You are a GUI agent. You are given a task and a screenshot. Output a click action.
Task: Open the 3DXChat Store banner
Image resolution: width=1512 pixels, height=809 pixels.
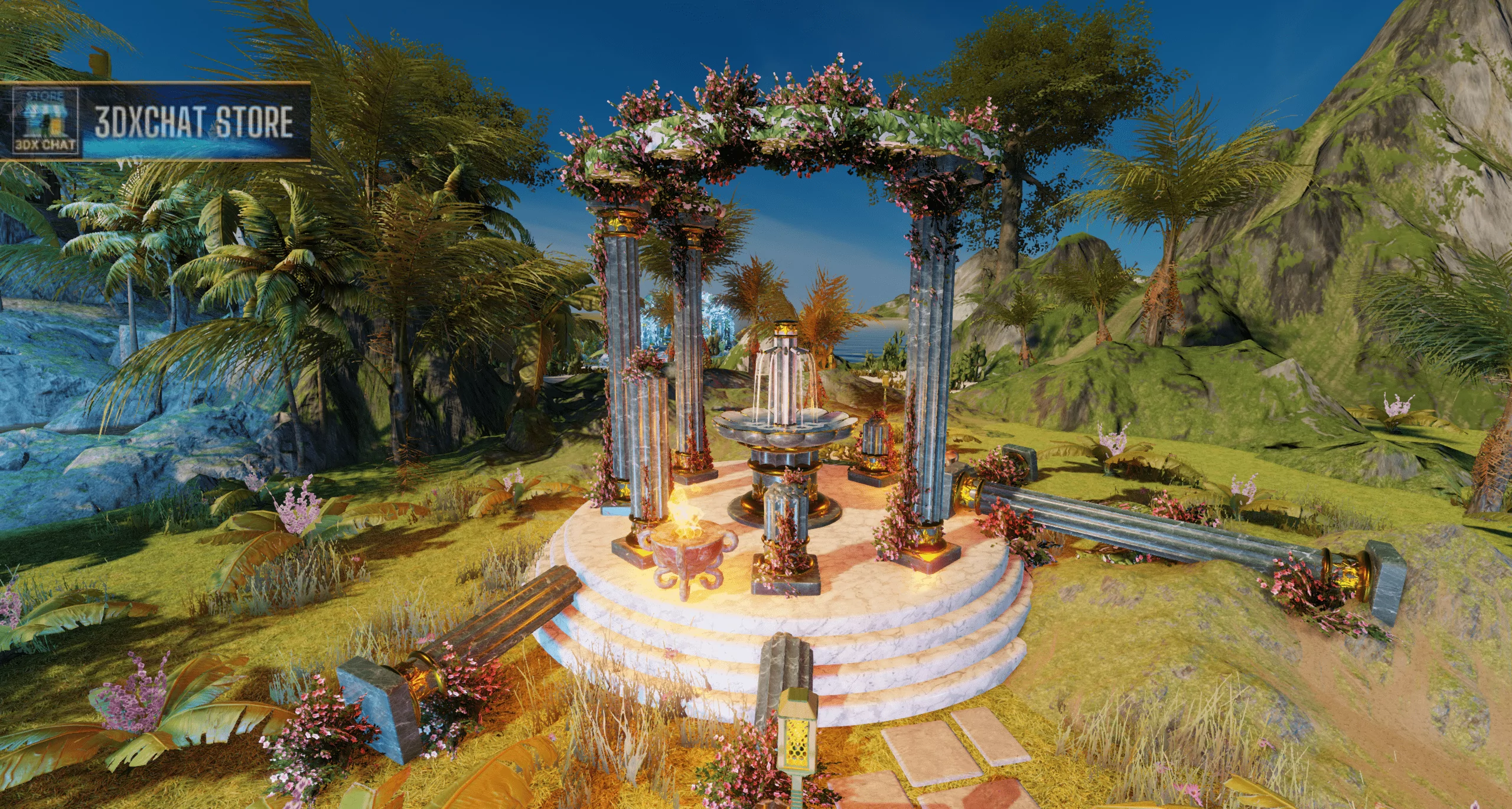click(x=194, y=122)
